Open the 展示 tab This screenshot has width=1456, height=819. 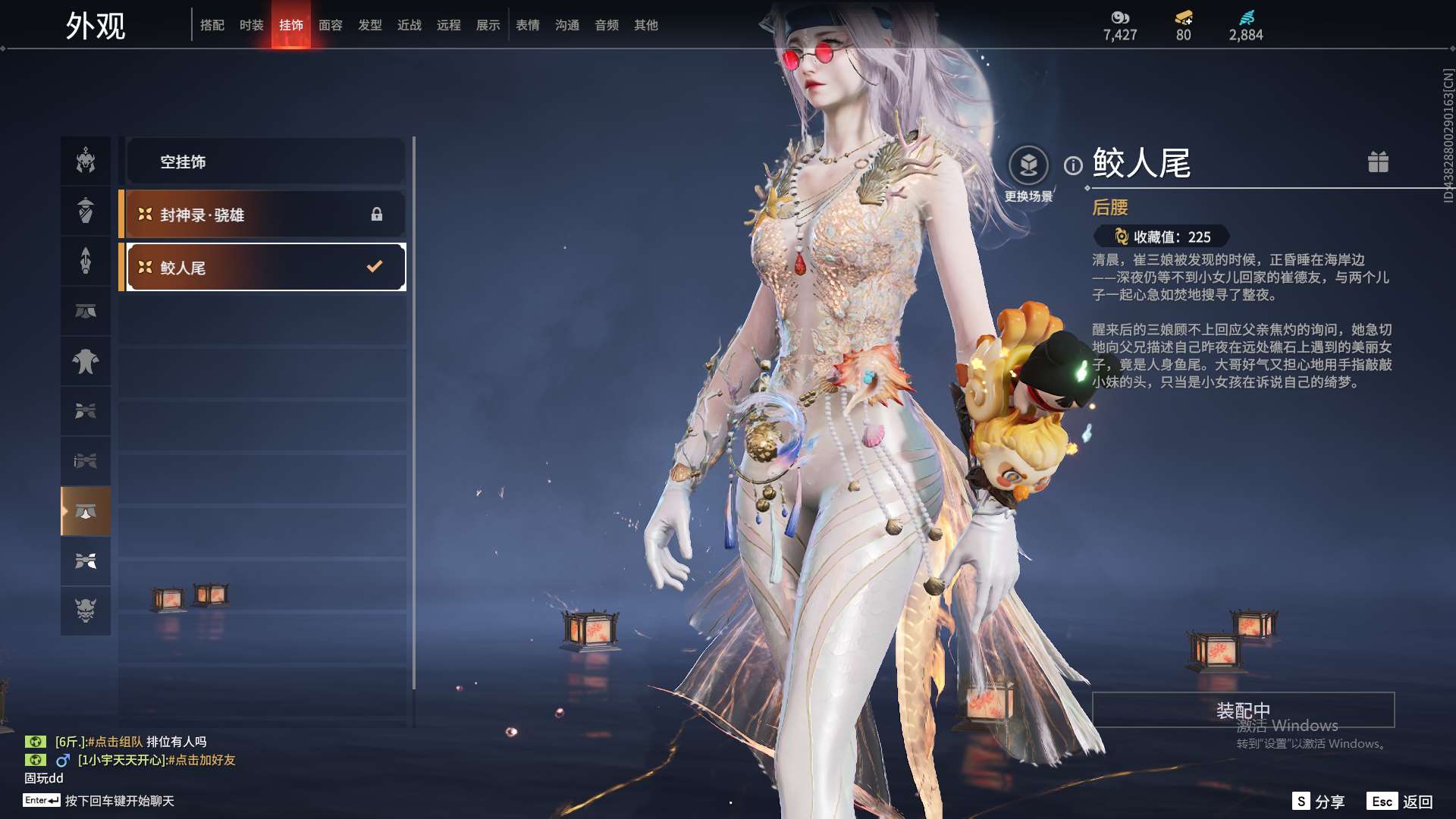coord(488,25)
